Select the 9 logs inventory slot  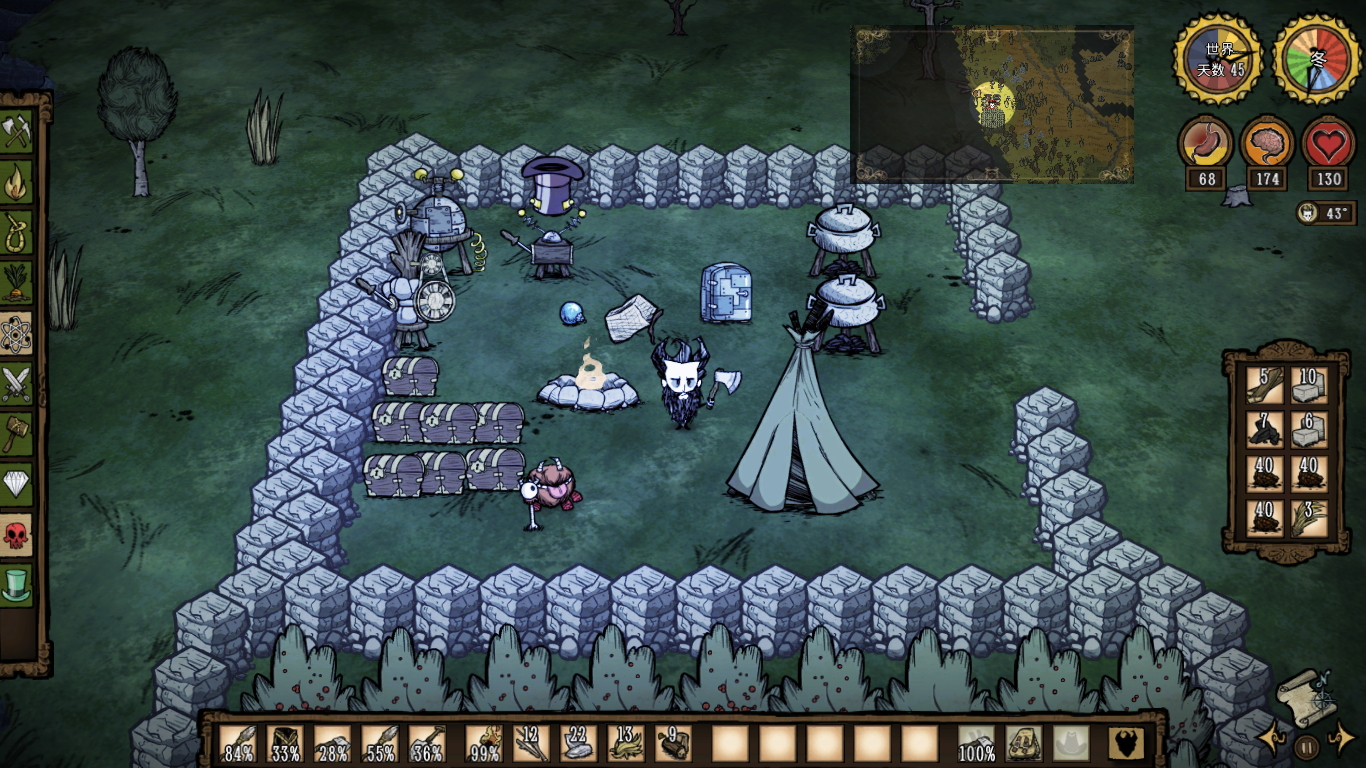(x=672, y=744)
